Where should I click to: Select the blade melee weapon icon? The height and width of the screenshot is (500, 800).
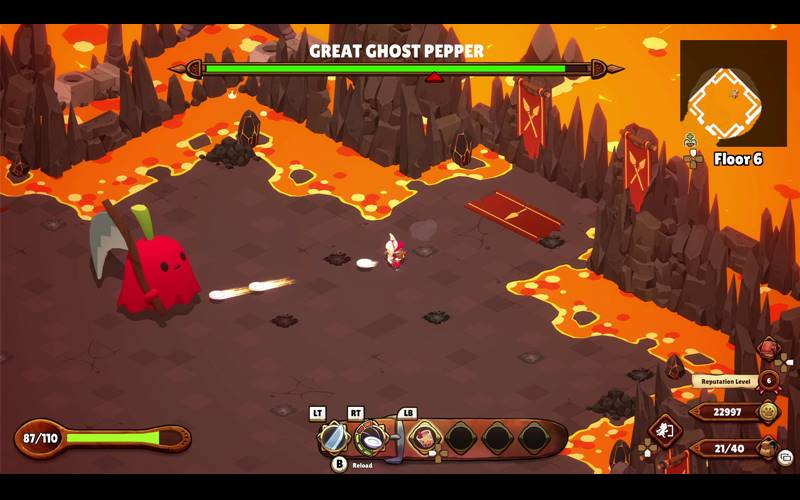332,437
